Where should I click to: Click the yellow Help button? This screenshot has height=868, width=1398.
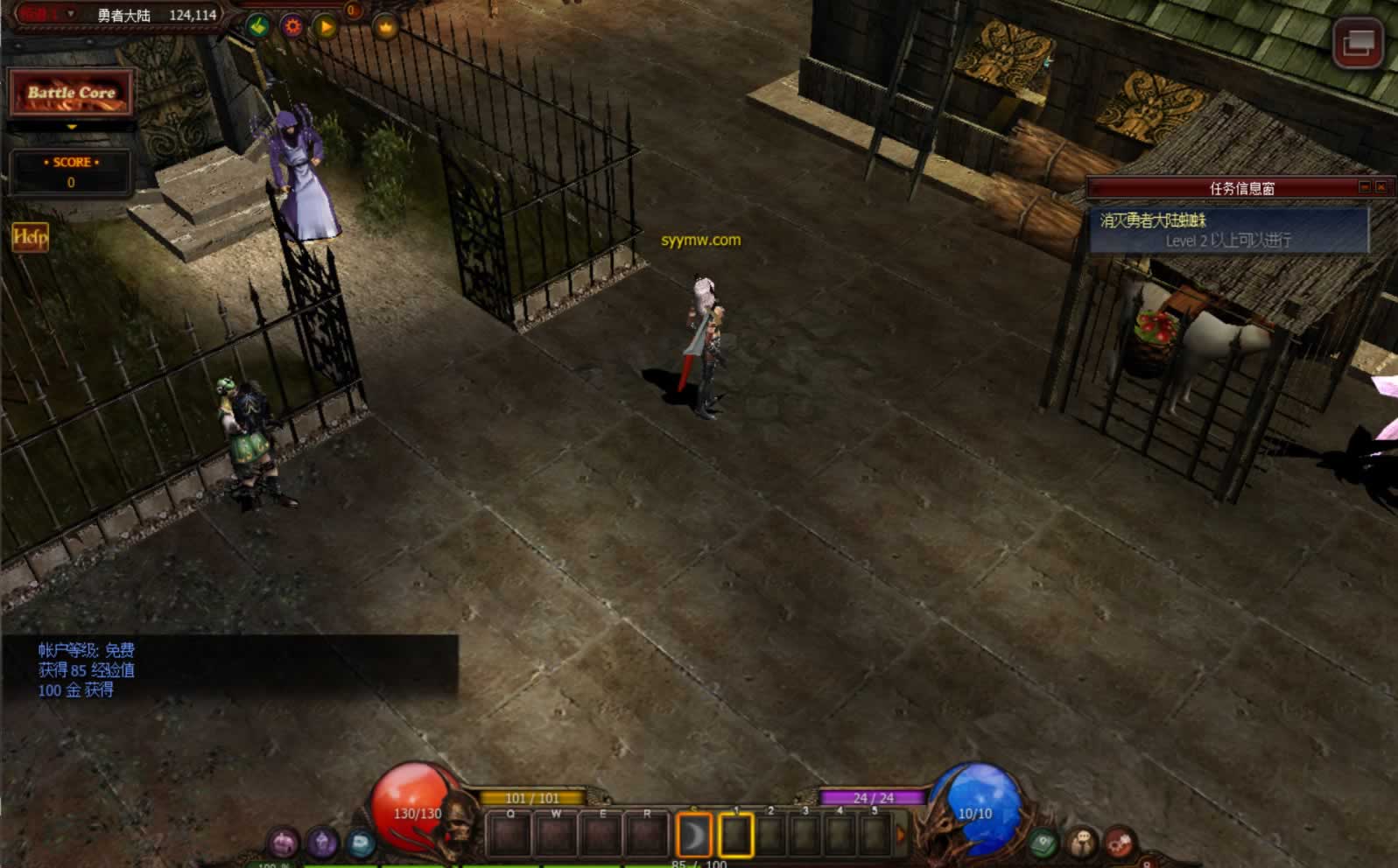[x=30, y=236]
